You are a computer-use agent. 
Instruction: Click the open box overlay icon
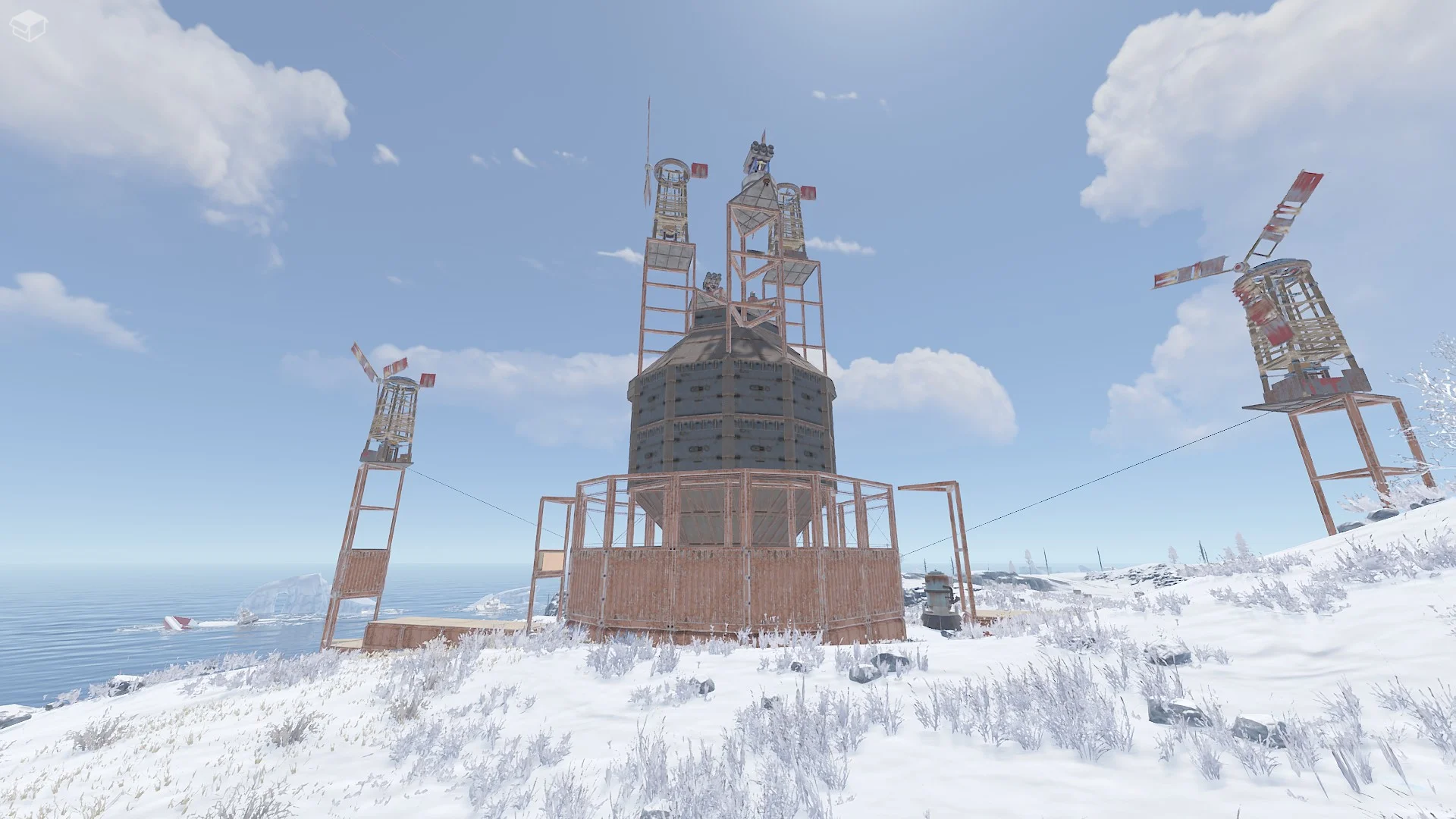coord(28,26)
